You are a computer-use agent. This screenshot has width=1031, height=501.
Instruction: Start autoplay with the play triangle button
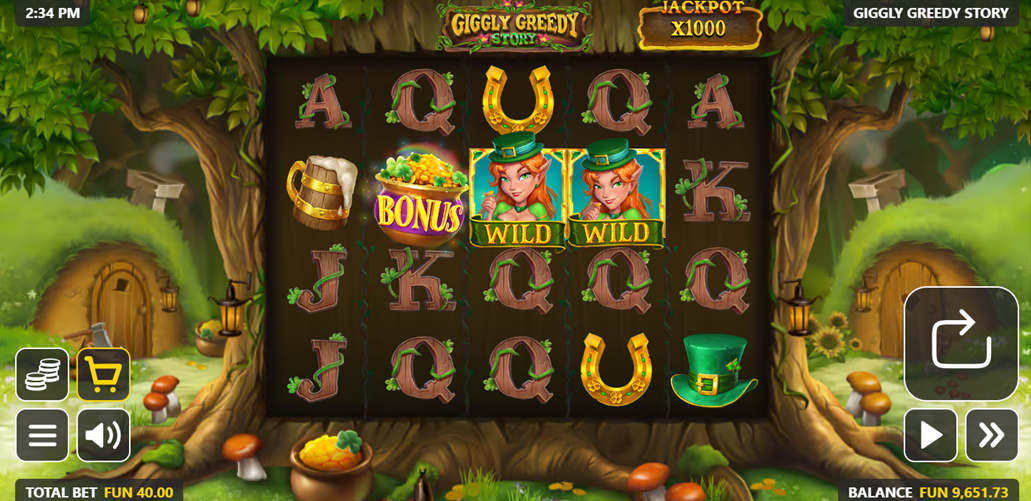point(930,435)
